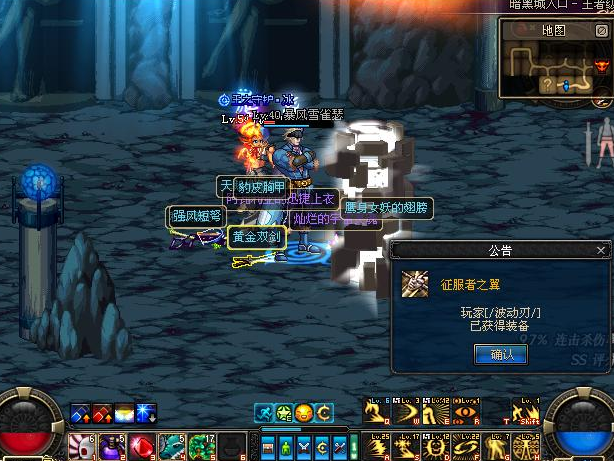Click the orange smiley face icon
This screenshot has width=614, height=461.
click(303, 412)
